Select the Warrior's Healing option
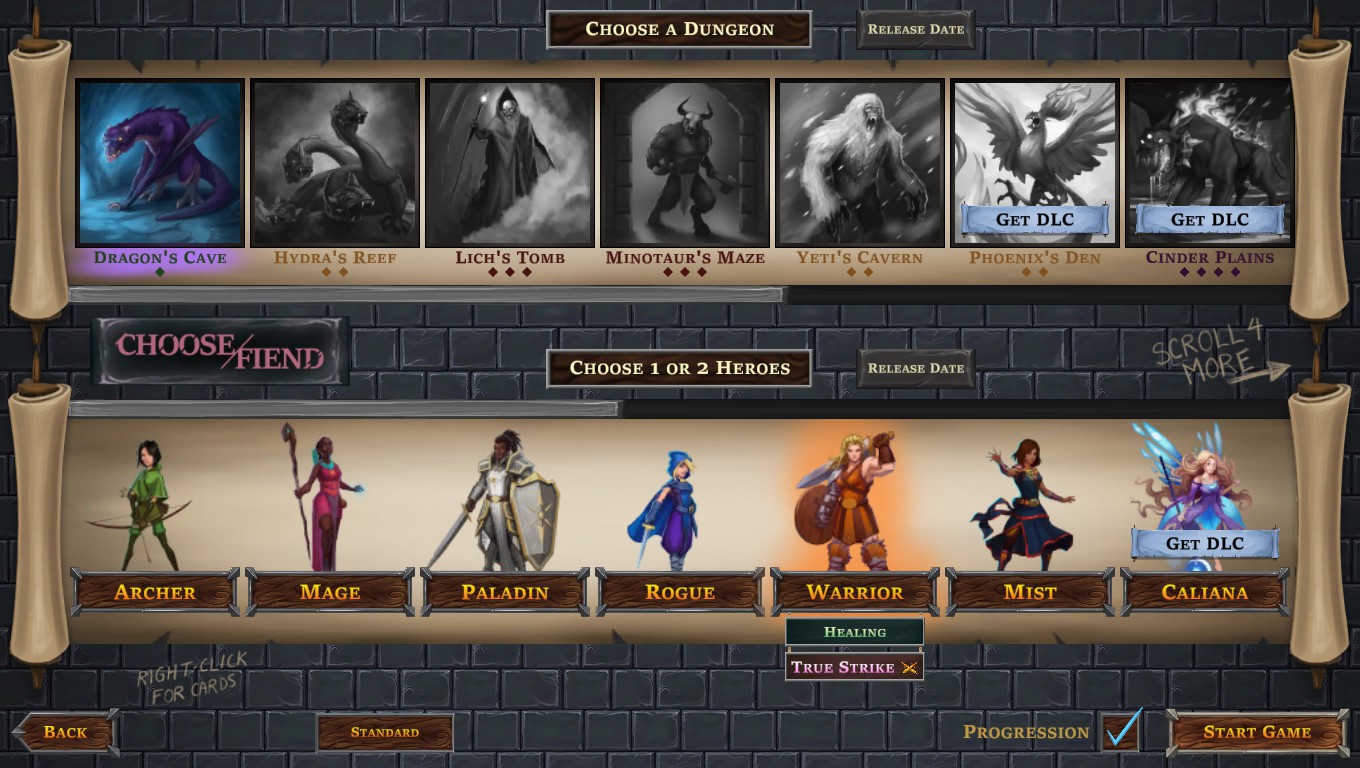Screen dimensions: 1360x768 (x=855, y=632)
